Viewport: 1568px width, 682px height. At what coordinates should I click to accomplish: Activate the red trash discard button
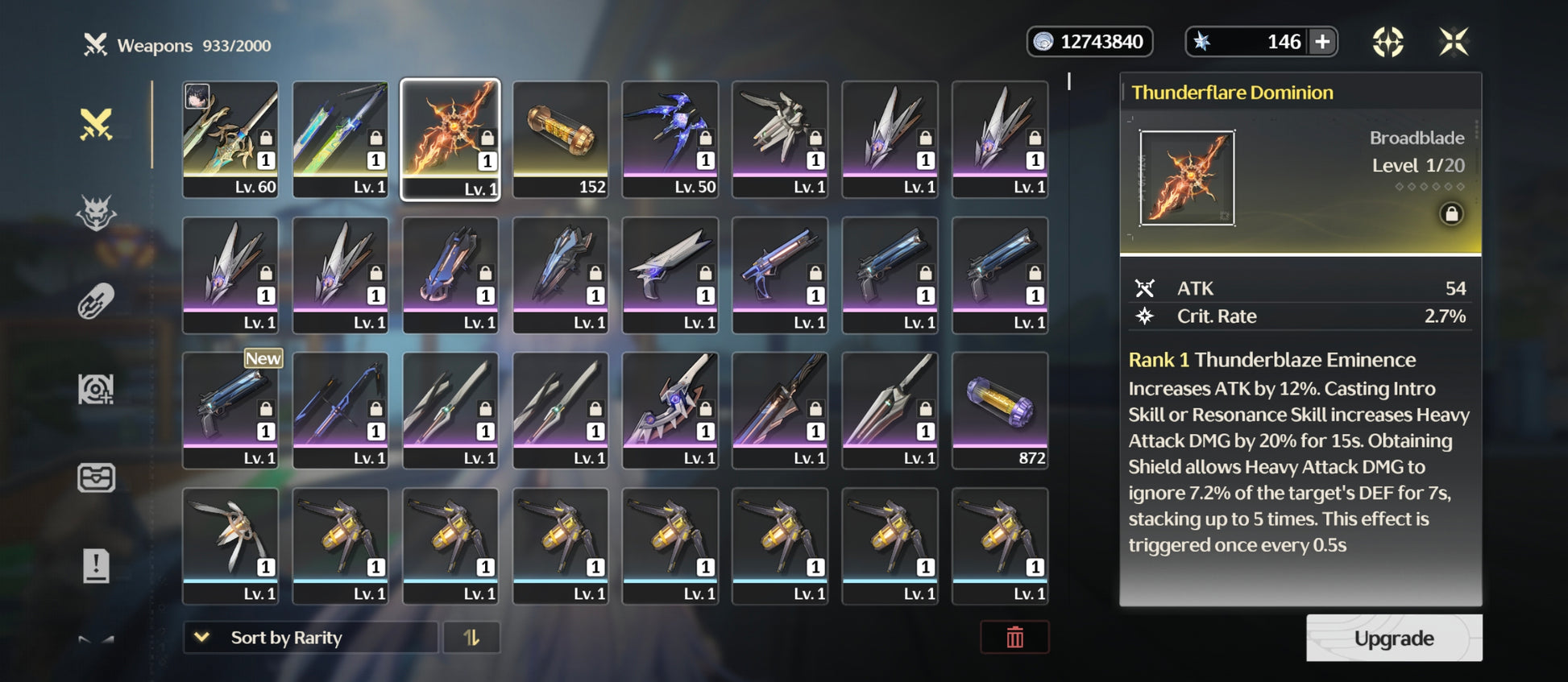click(x=1014, y=638)
